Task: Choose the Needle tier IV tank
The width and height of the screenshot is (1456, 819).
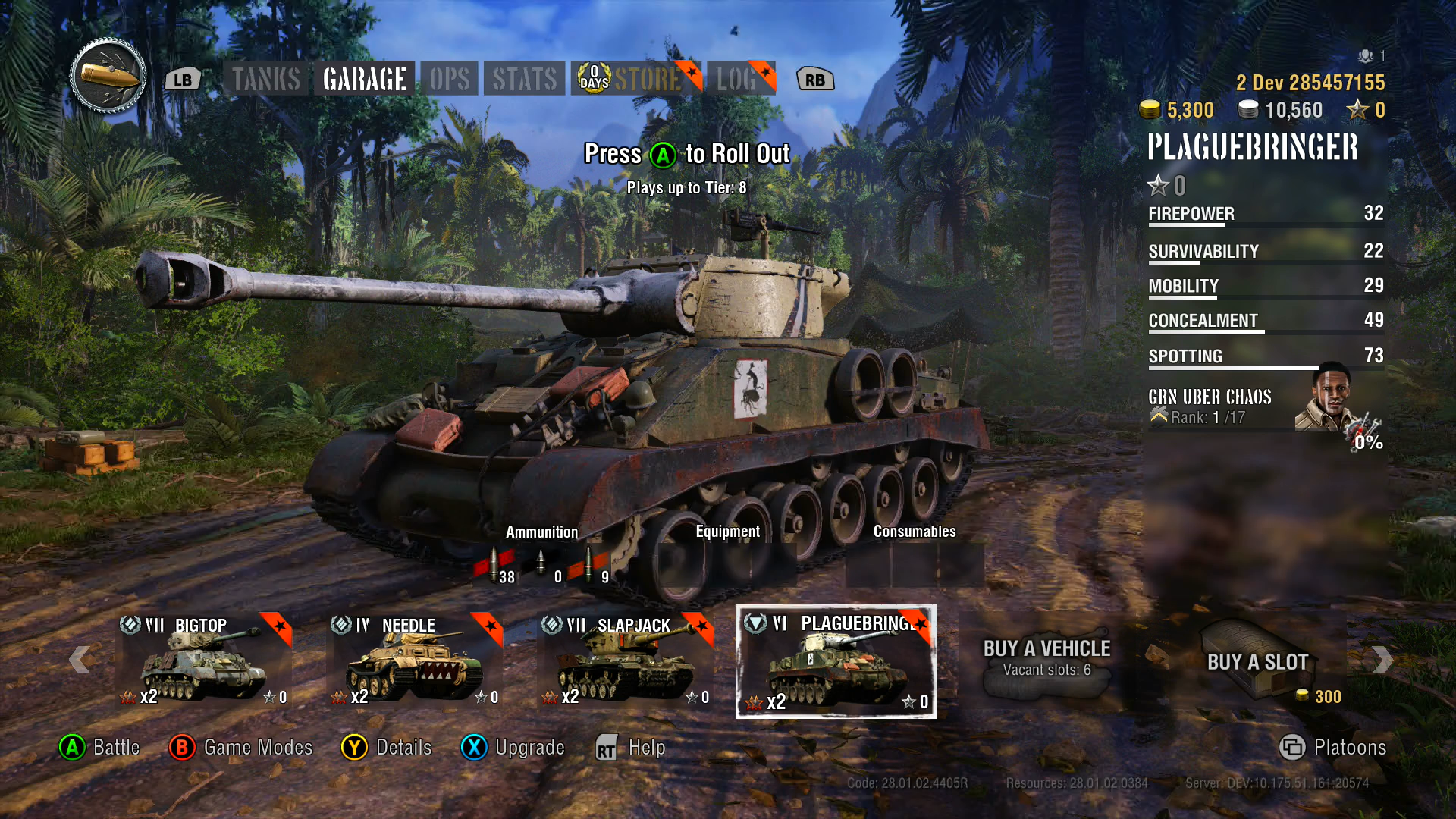Action: (x=414, y=661)
